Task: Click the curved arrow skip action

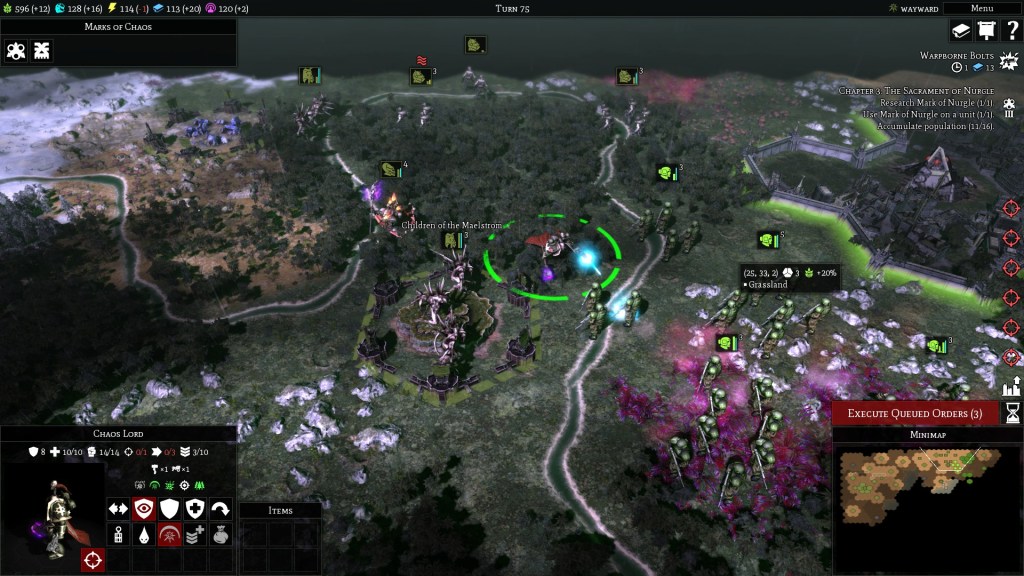Action: [221, 509]
